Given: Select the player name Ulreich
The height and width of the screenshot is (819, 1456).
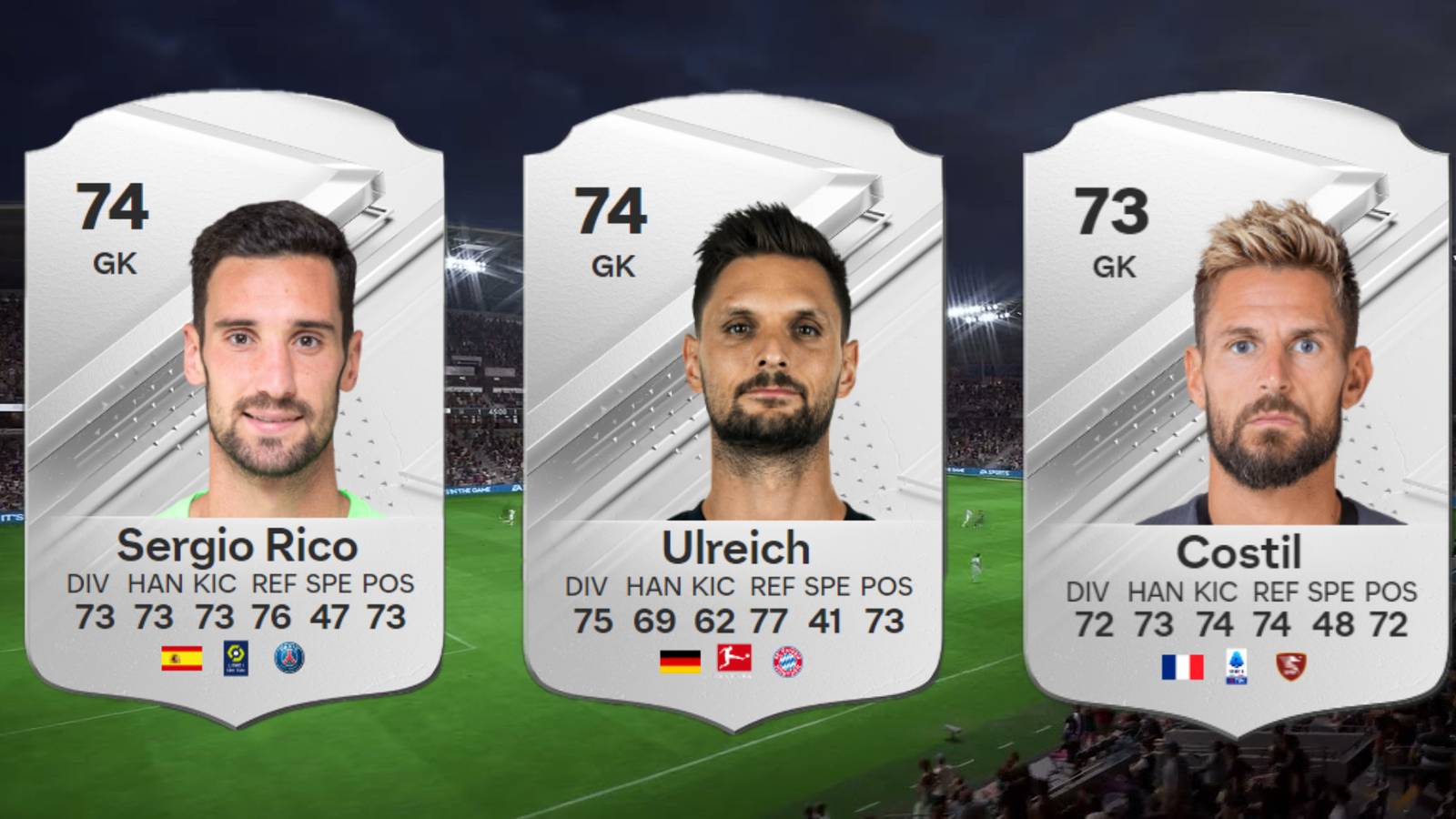Looking at the screenshot, I should pyautogui.click(x=734, y=547).
